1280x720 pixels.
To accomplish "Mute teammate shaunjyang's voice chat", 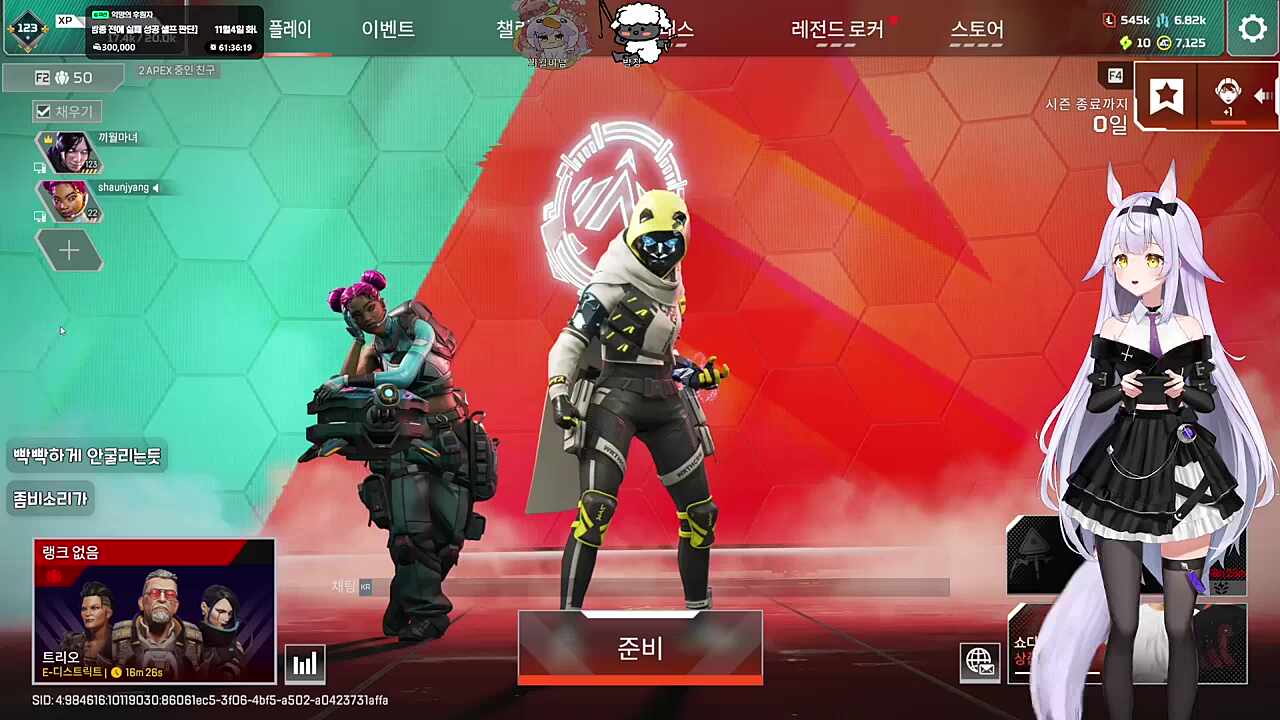I will [x=156, y=187].
